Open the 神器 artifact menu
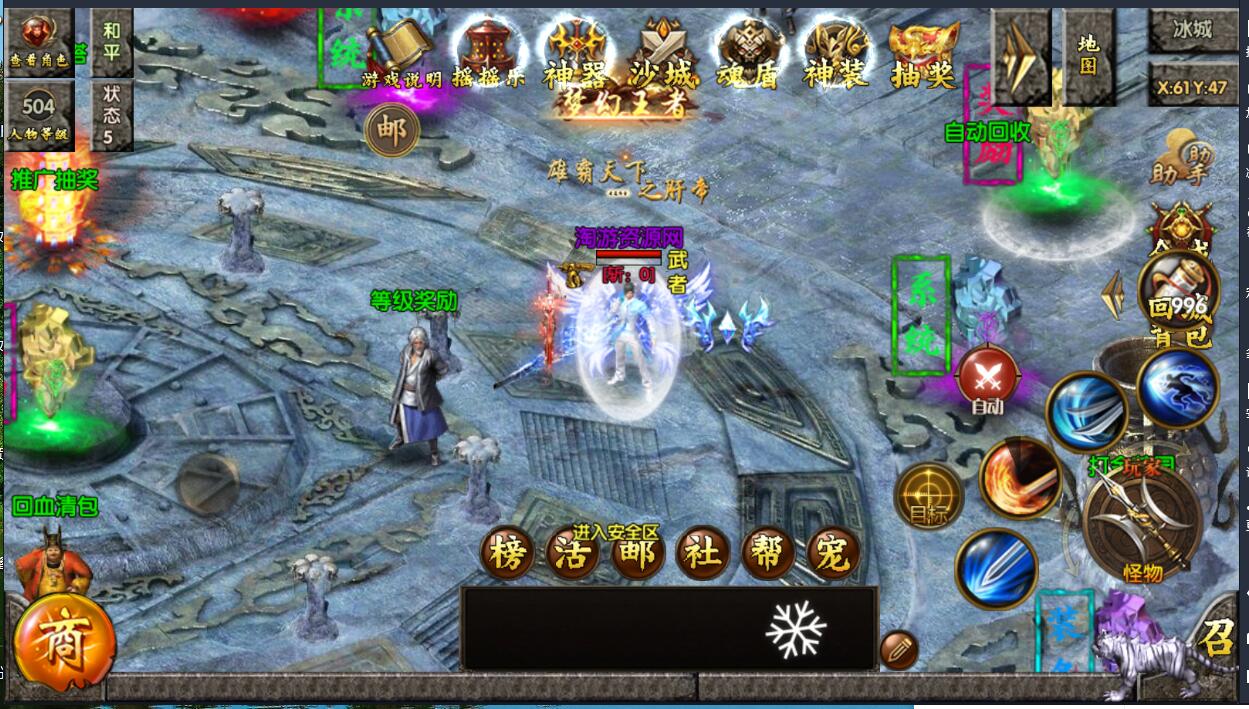 click(575, 52)
